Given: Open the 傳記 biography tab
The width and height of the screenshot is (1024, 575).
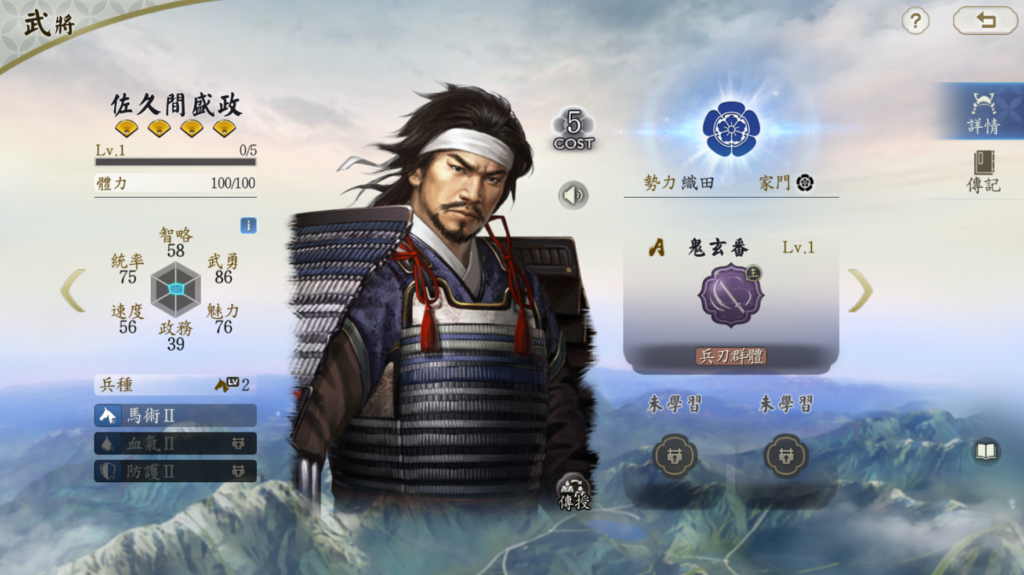Looking at the screenshot, I should 982,171.
